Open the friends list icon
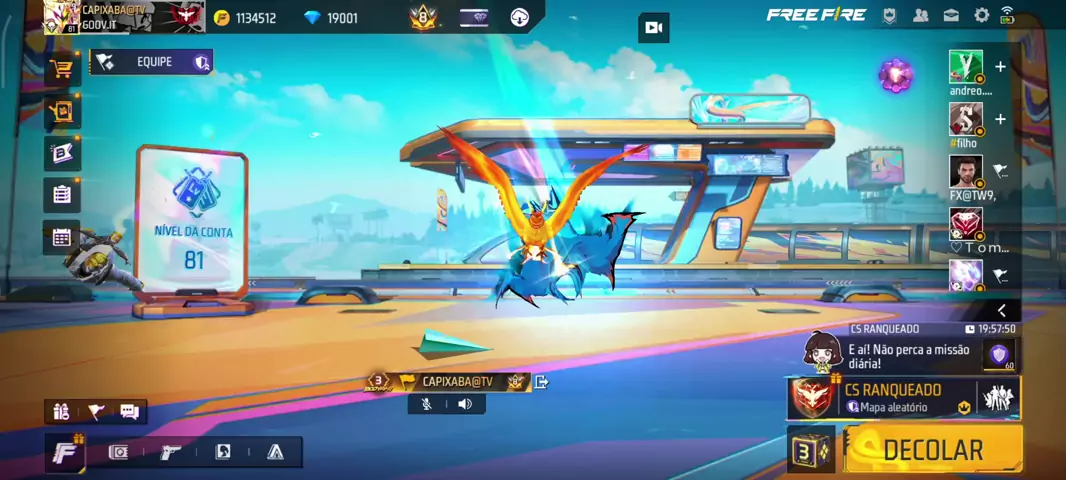 pos(920,15)
